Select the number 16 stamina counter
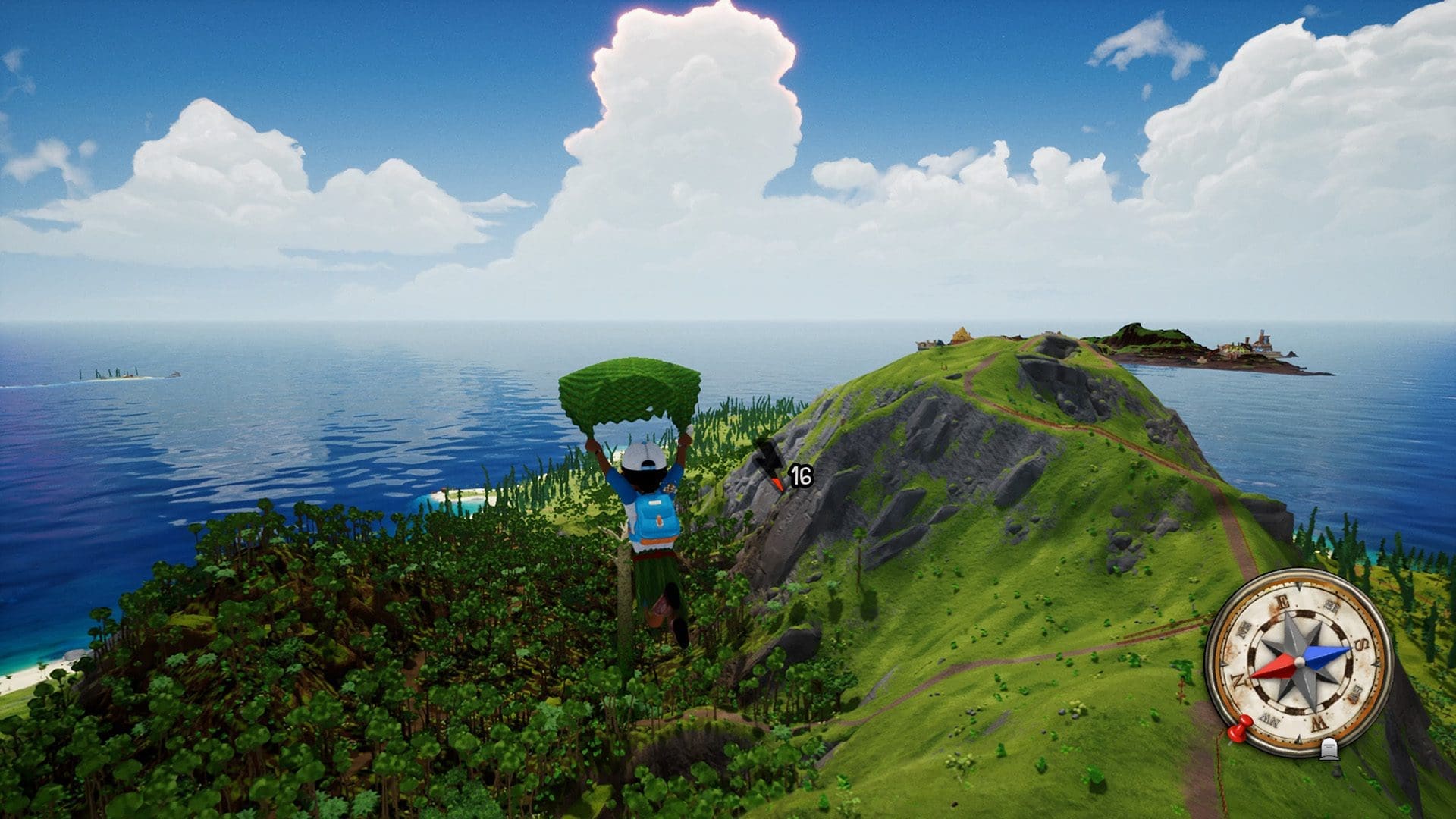1456x819 pixels. pos(801,475)
